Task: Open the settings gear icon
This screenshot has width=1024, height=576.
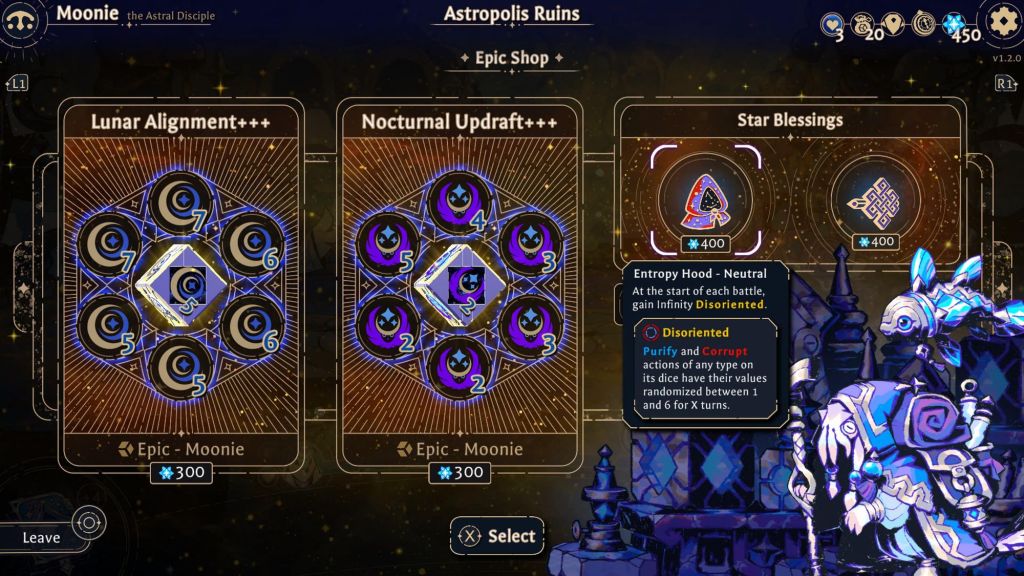Action: point(1001,22)
